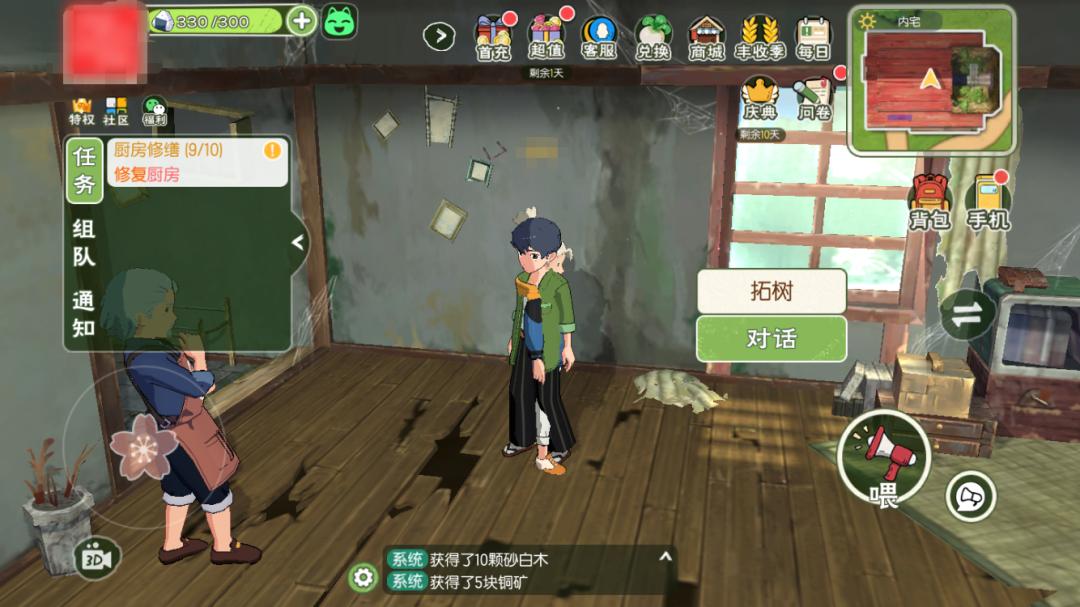
Task: Open the 背包 backpack
Action: coord(929,200)
